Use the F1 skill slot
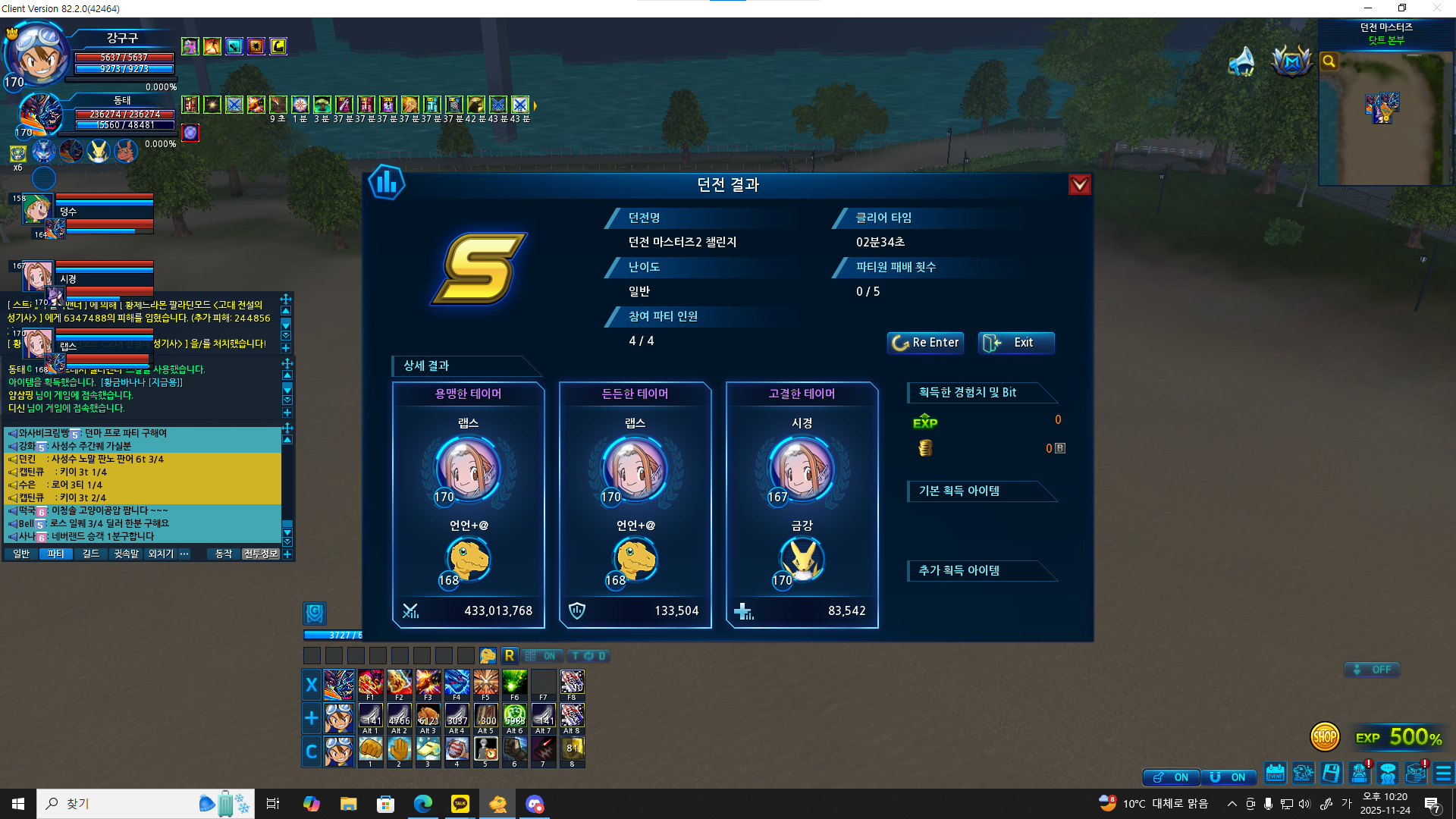The image size is (1456, 819). [x=370, y=684]
